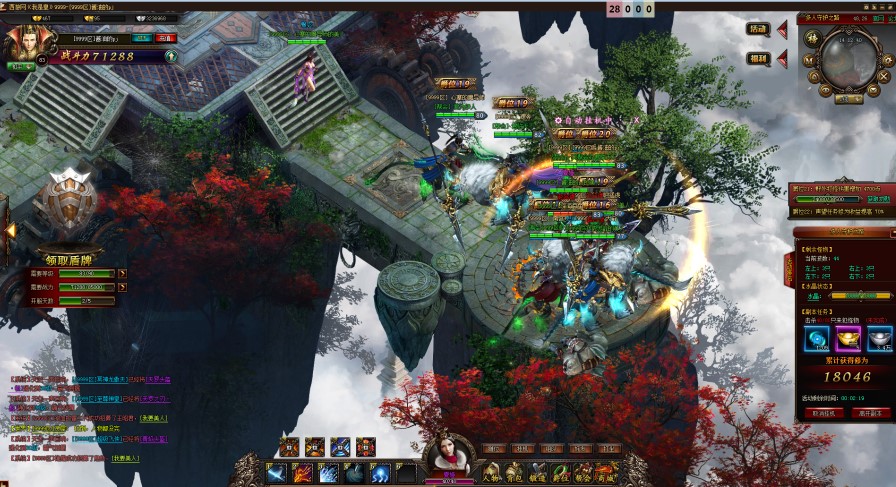Close the 自动挂机中 auto-battle notice
Viewport: 896px width, 487px height.
(637, 119)
